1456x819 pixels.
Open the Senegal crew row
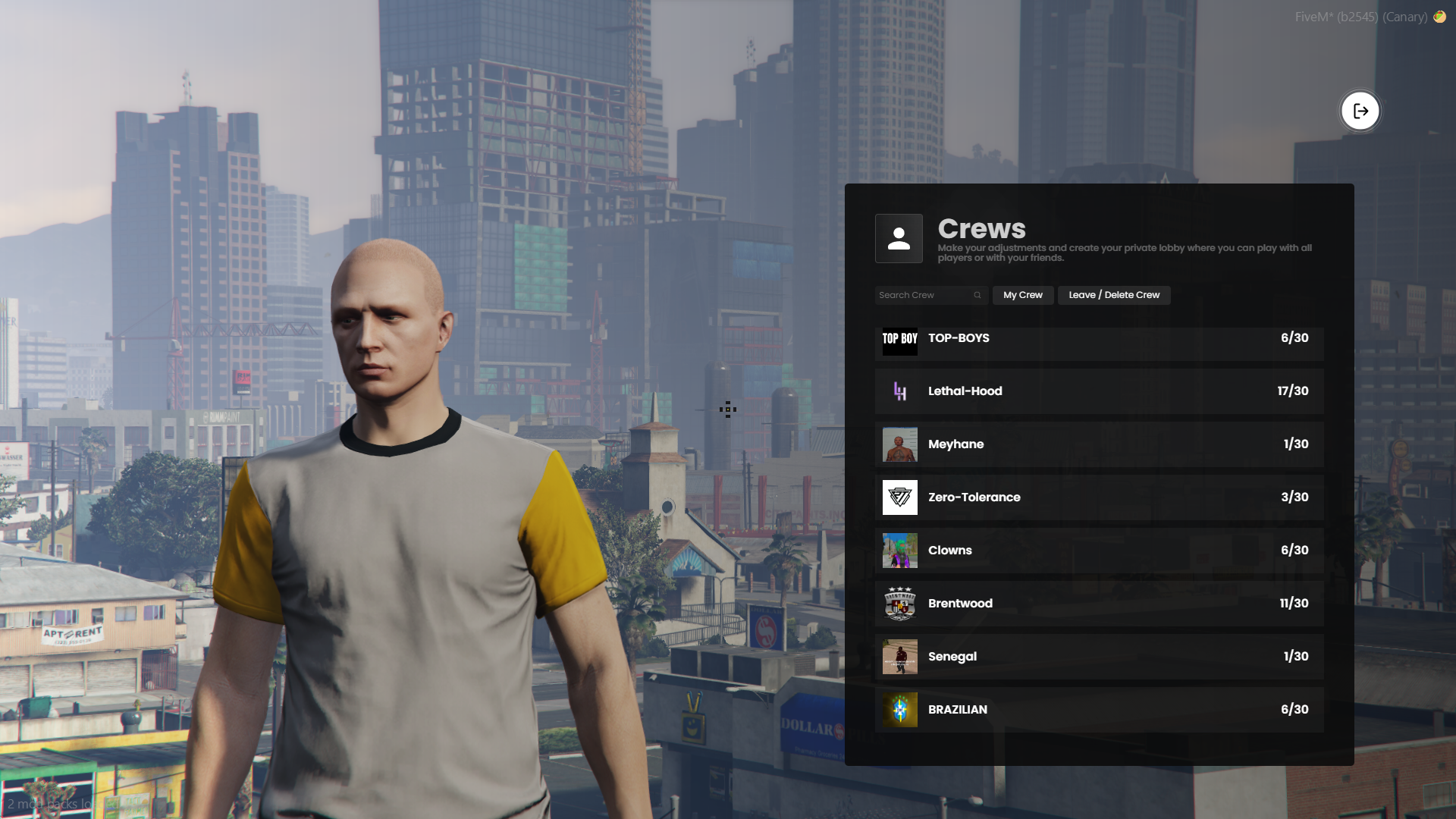coord(1098,657)
